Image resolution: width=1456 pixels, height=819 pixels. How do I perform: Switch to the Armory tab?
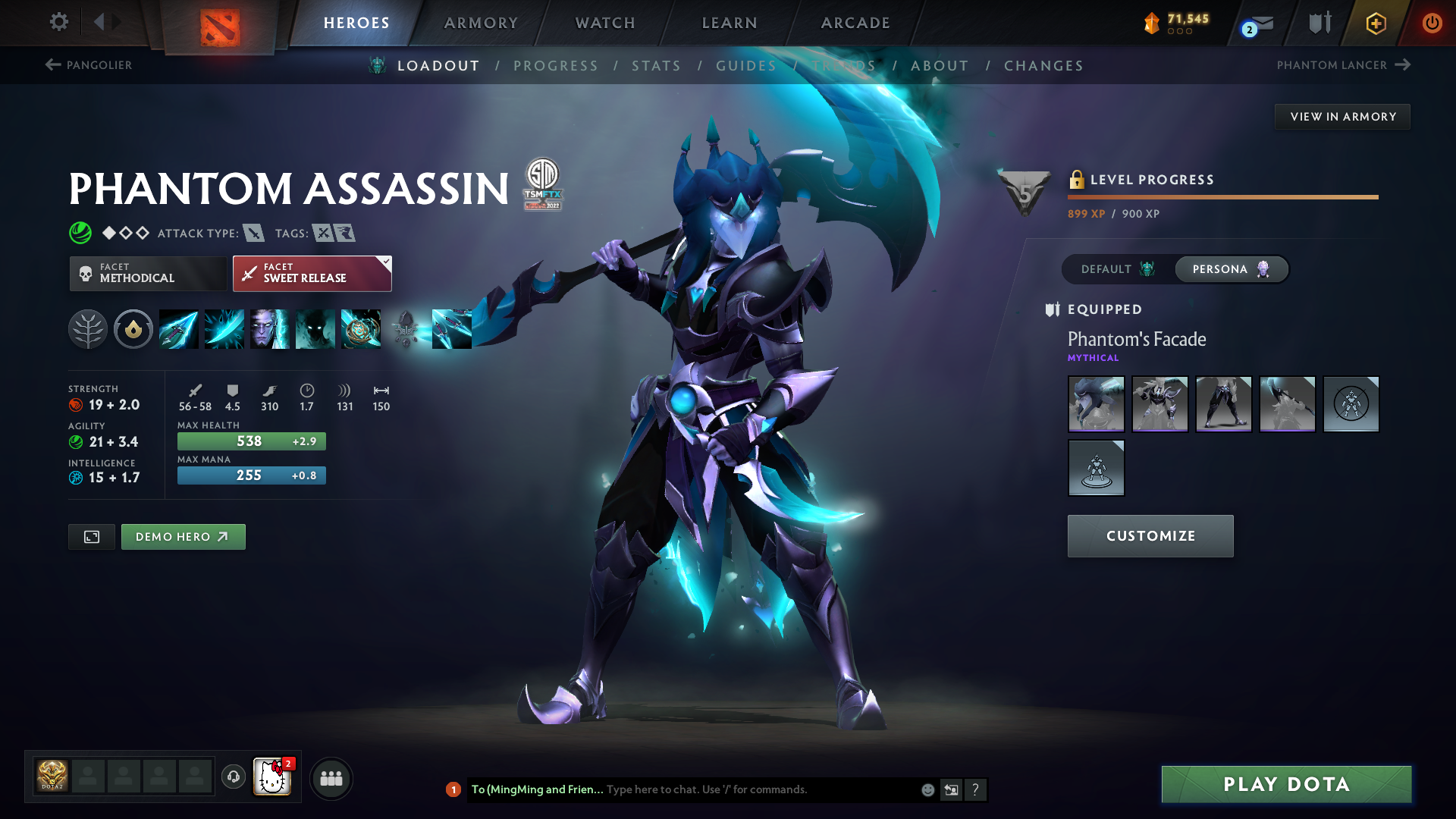point(481,23)
